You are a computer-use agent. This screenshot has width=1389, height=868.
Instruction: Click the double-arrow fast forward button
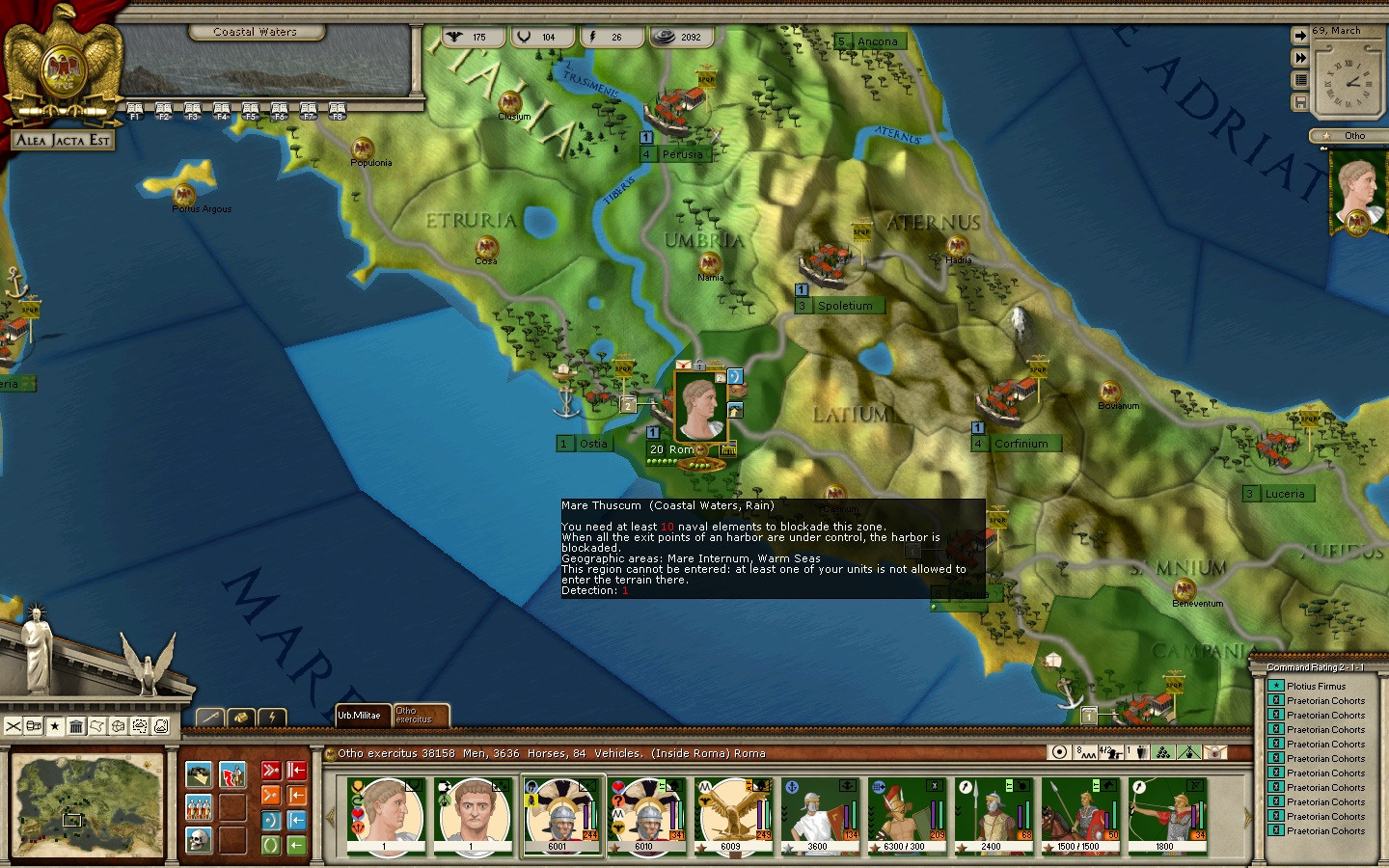(x=1300, y=58)
